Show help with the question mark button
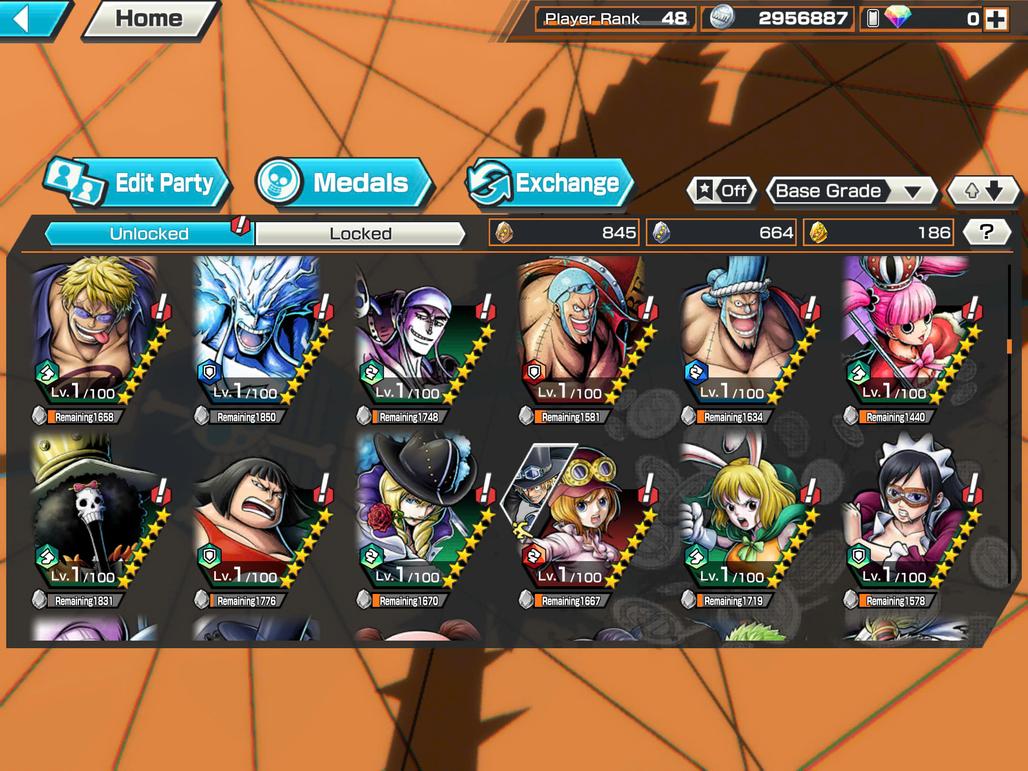The image size is (1028, 771). click(986, 233)
